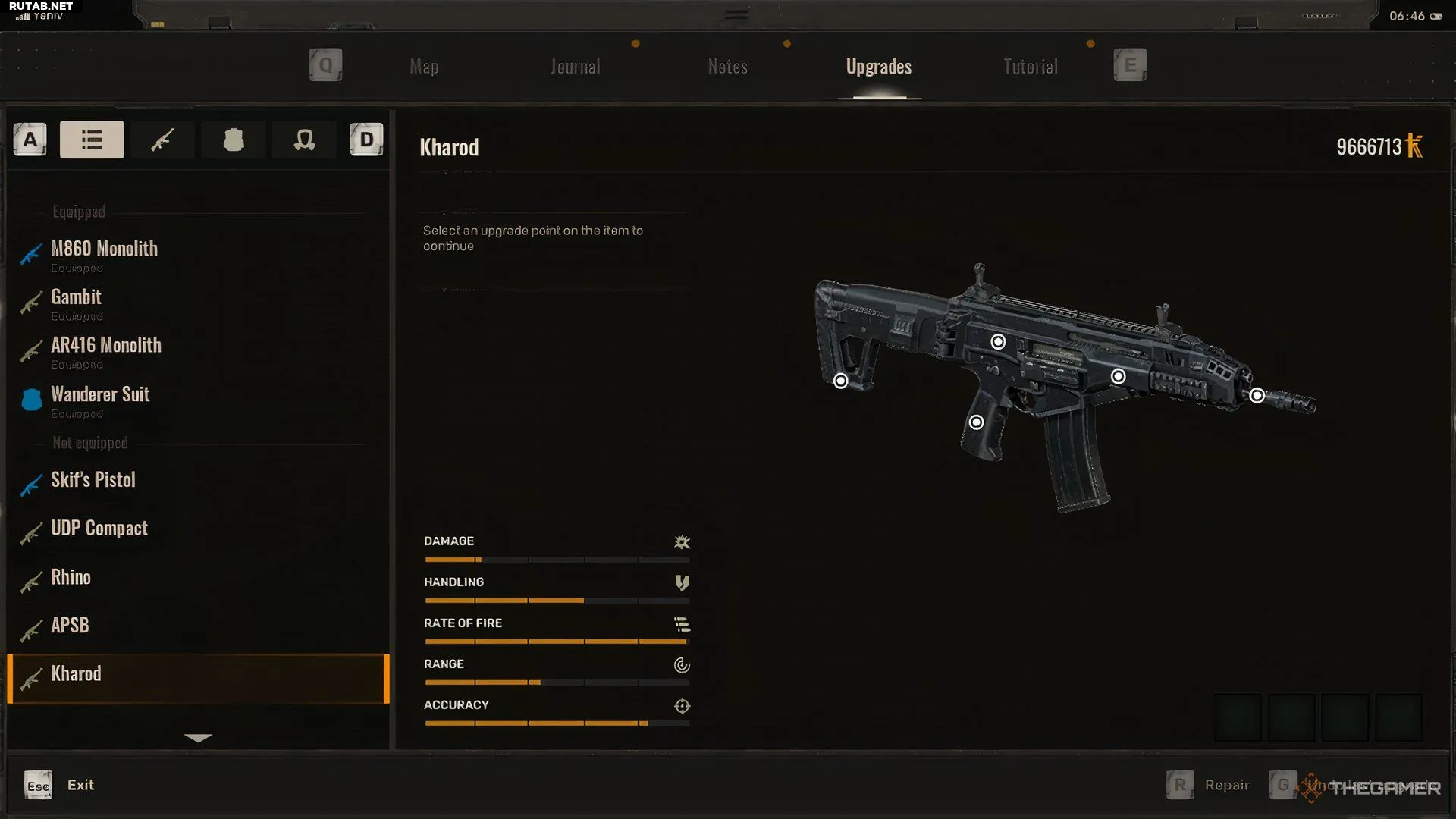Open the Map tab
Image resolution: width=1456 pixels, height=819 pixels.
coord(424,67)
